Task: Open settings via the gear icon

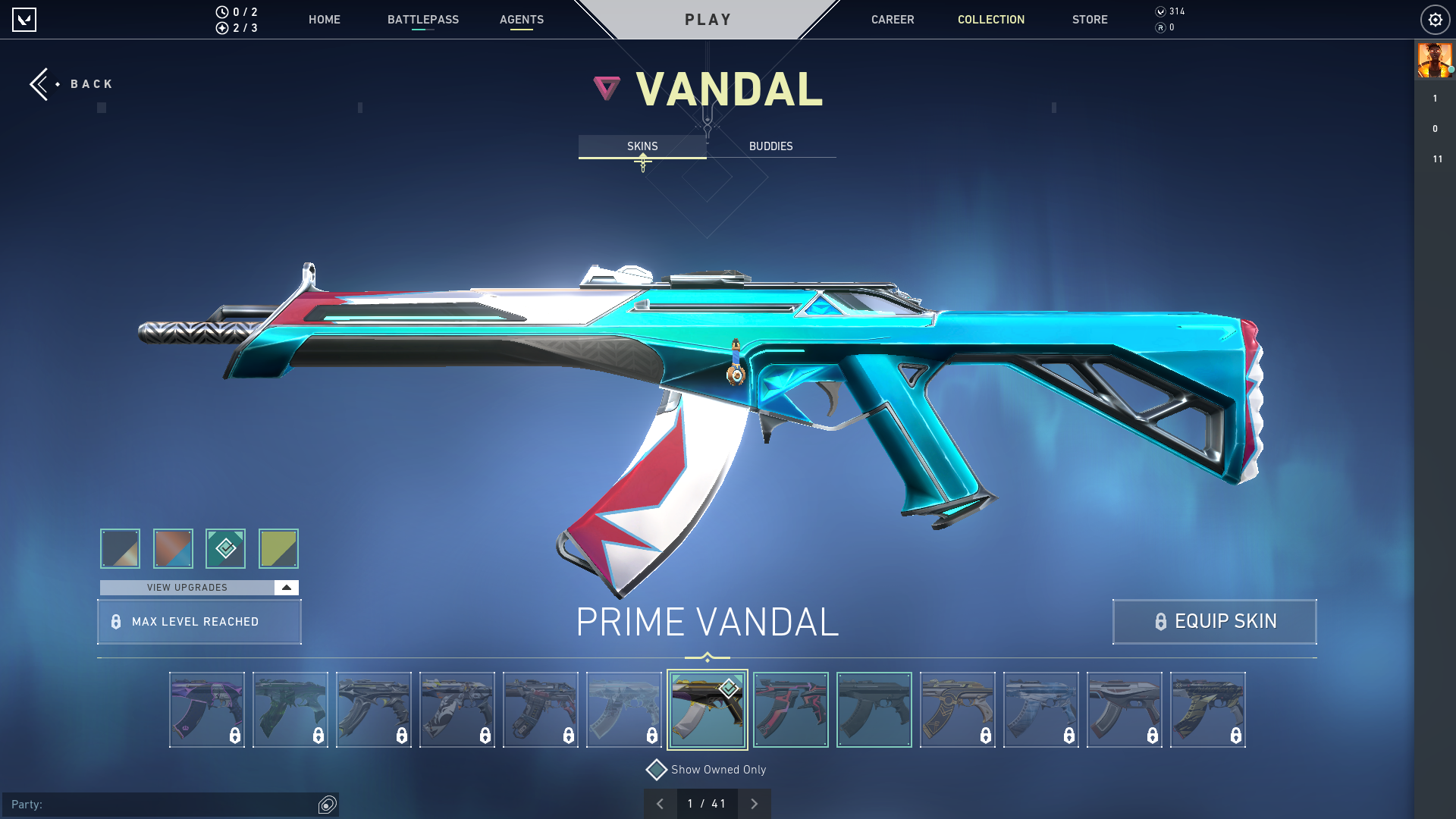Action: click(1435, 20)
